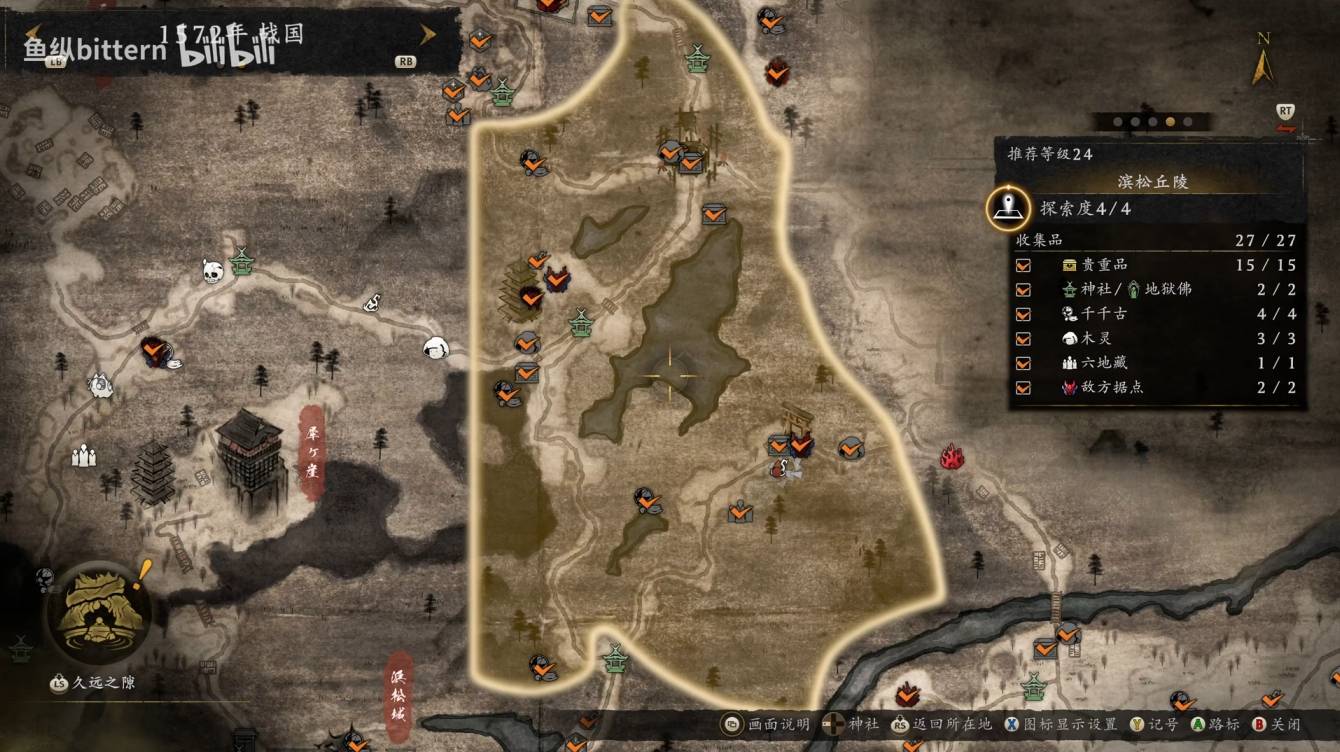Click the 探索度 location pin icon
The height and width of the screenshot is (752, 1340).
1008,207
